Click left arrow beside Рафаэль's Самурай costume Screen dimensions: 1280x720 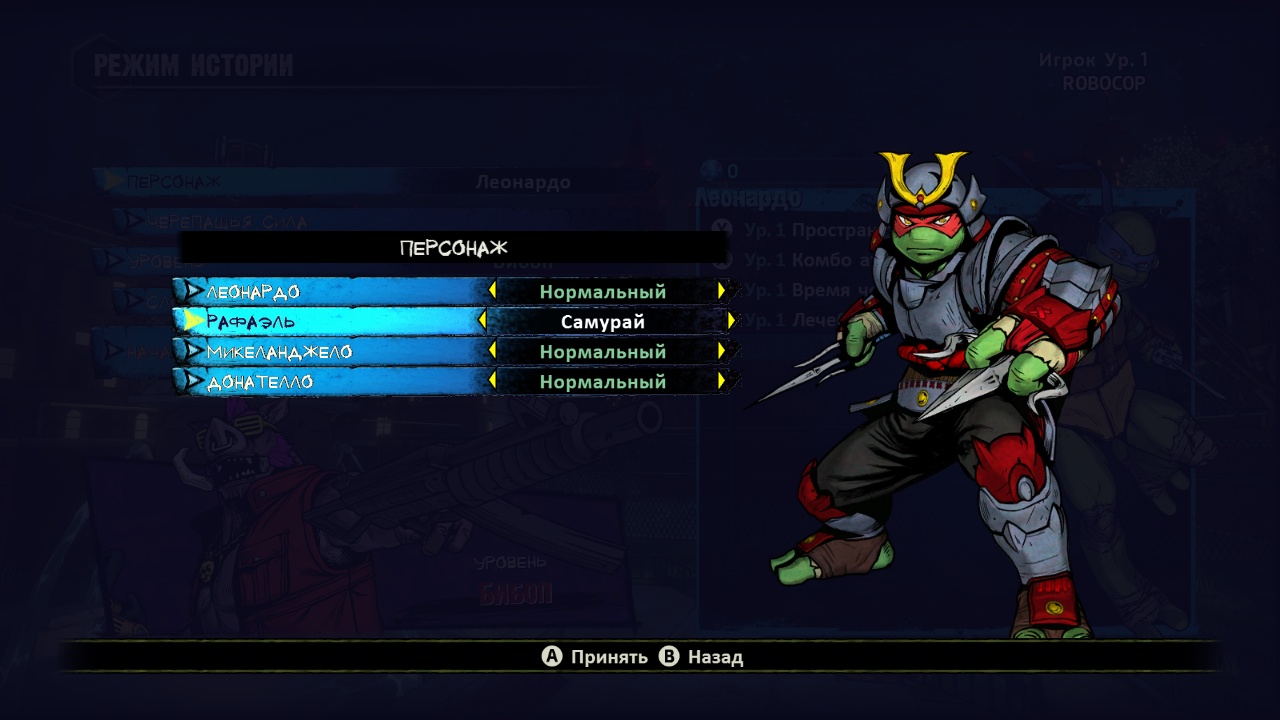pyautogui.click(x=483, y=321)
